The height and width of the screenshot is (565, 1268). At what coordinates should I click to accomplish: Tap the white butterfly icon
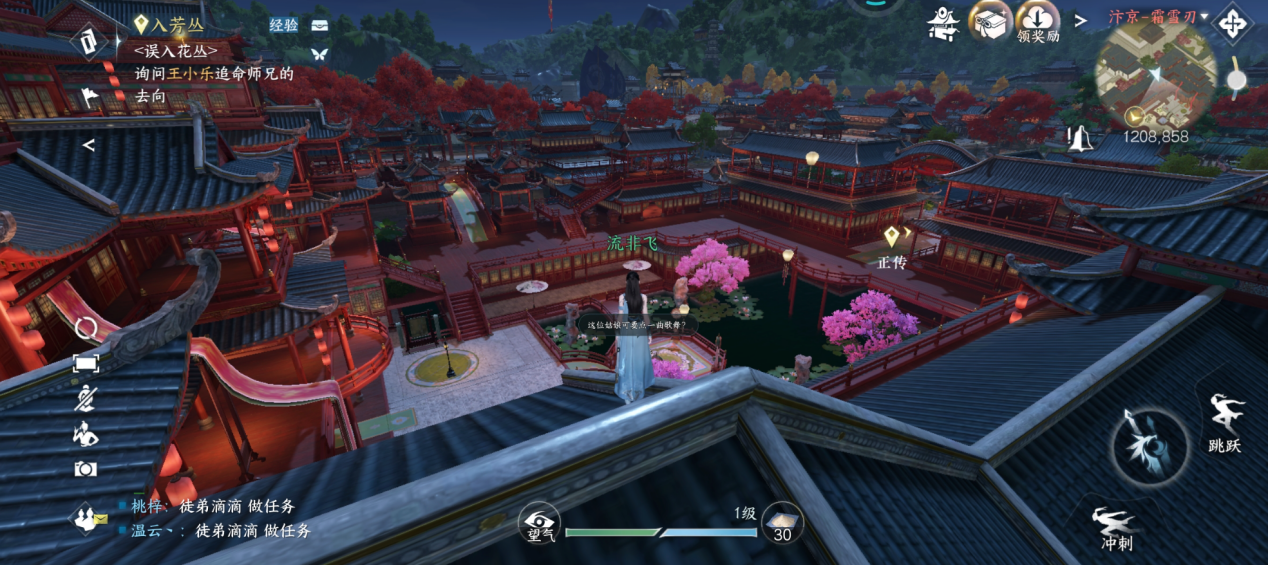coord(320,53)
